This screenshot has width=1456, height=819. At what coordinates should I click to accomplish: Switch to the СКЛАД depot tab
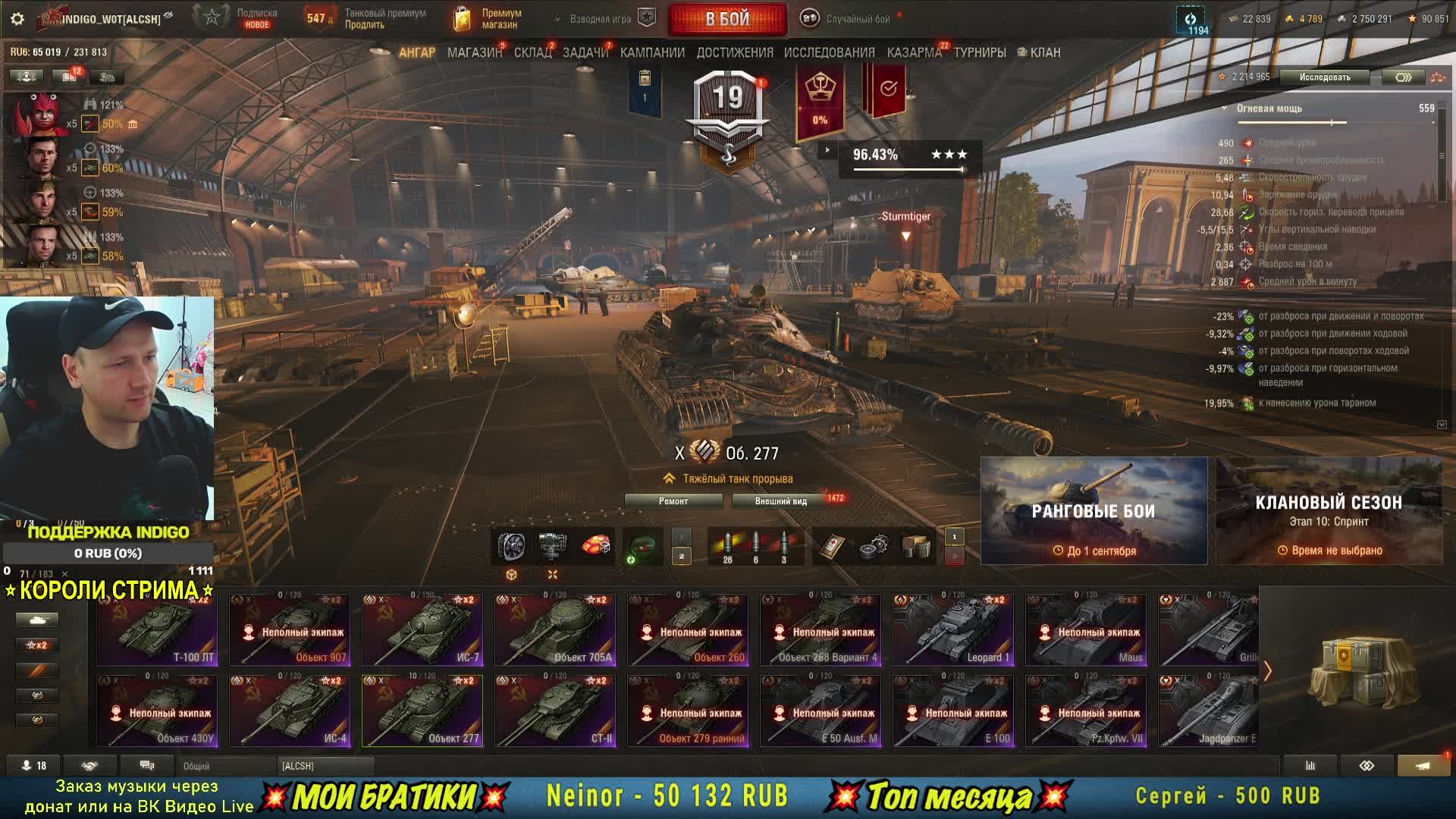click(x=532, y=52)
